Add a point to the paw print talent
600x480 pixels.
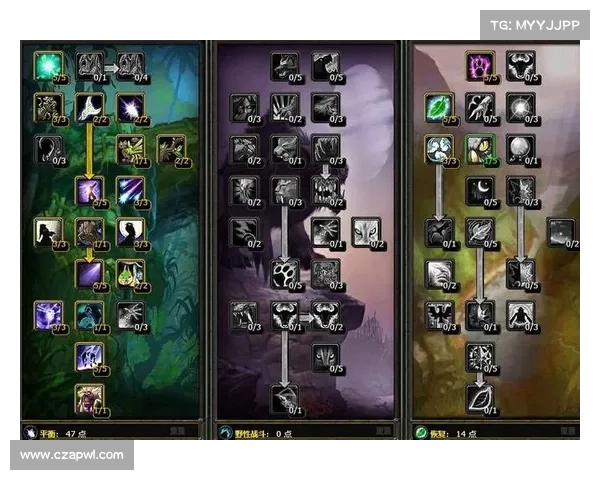285,273
